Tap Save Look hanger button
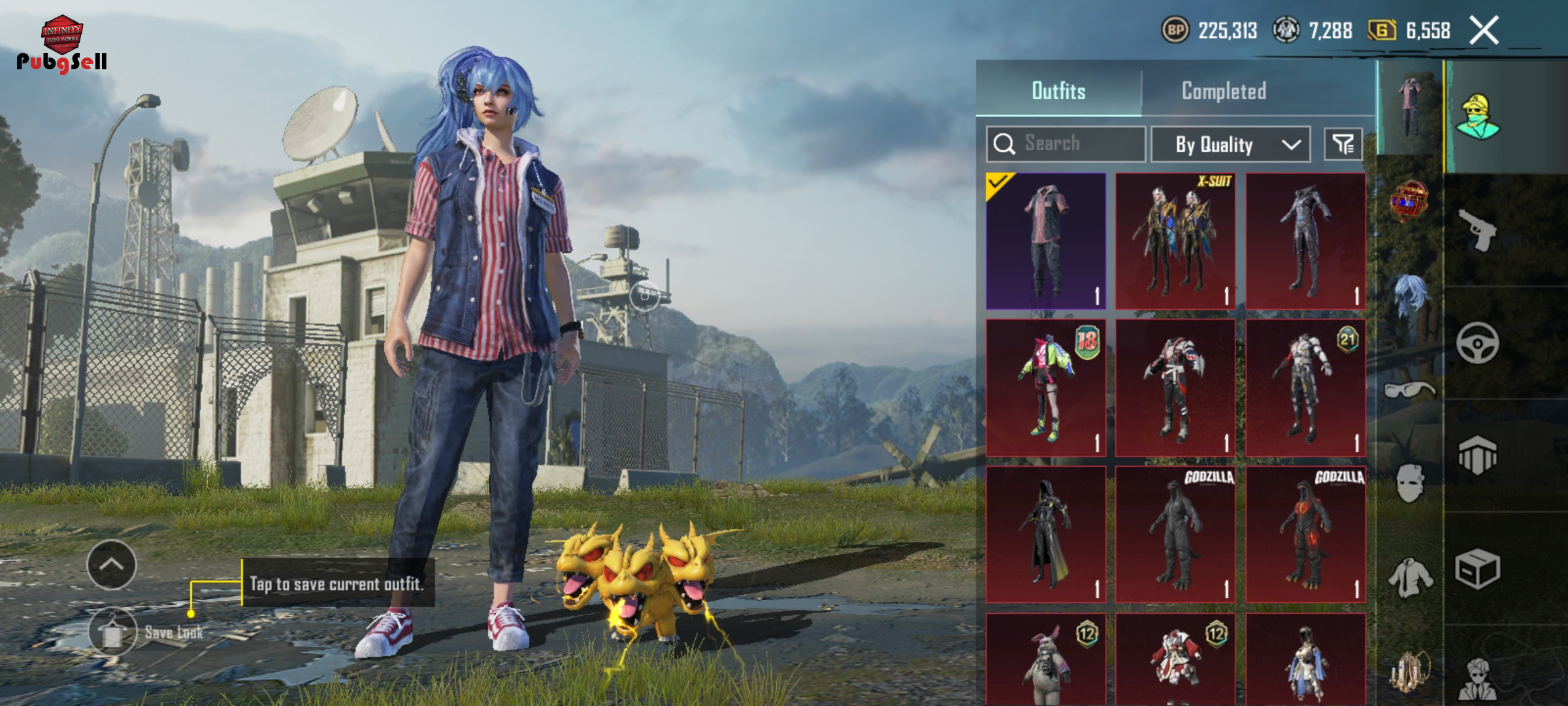The width and height of the screenshot is (1568, 706). pos(113,631)
